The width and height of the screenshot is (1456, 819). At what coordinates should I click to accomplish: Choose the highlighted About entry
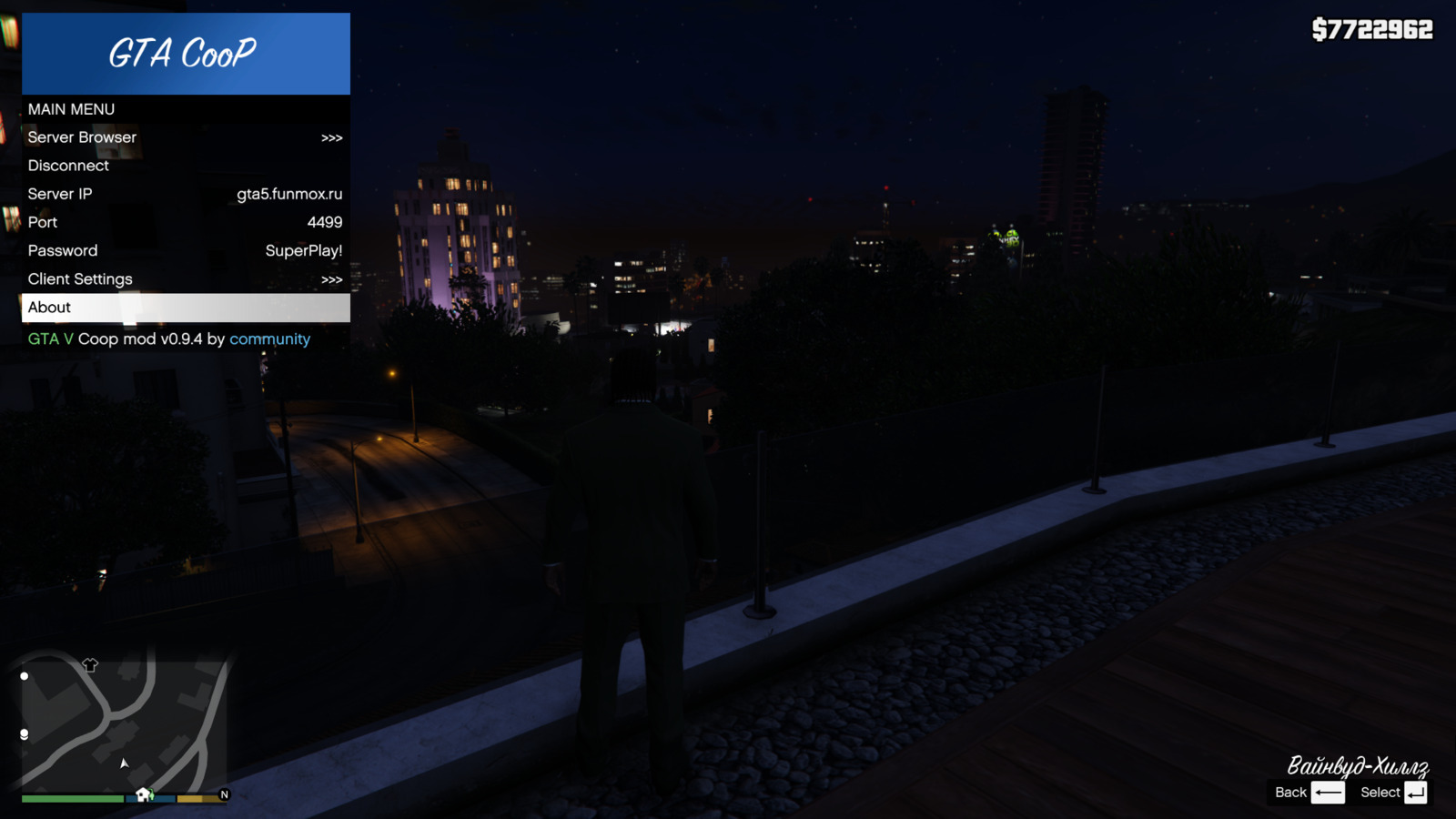tap(185, 308)
